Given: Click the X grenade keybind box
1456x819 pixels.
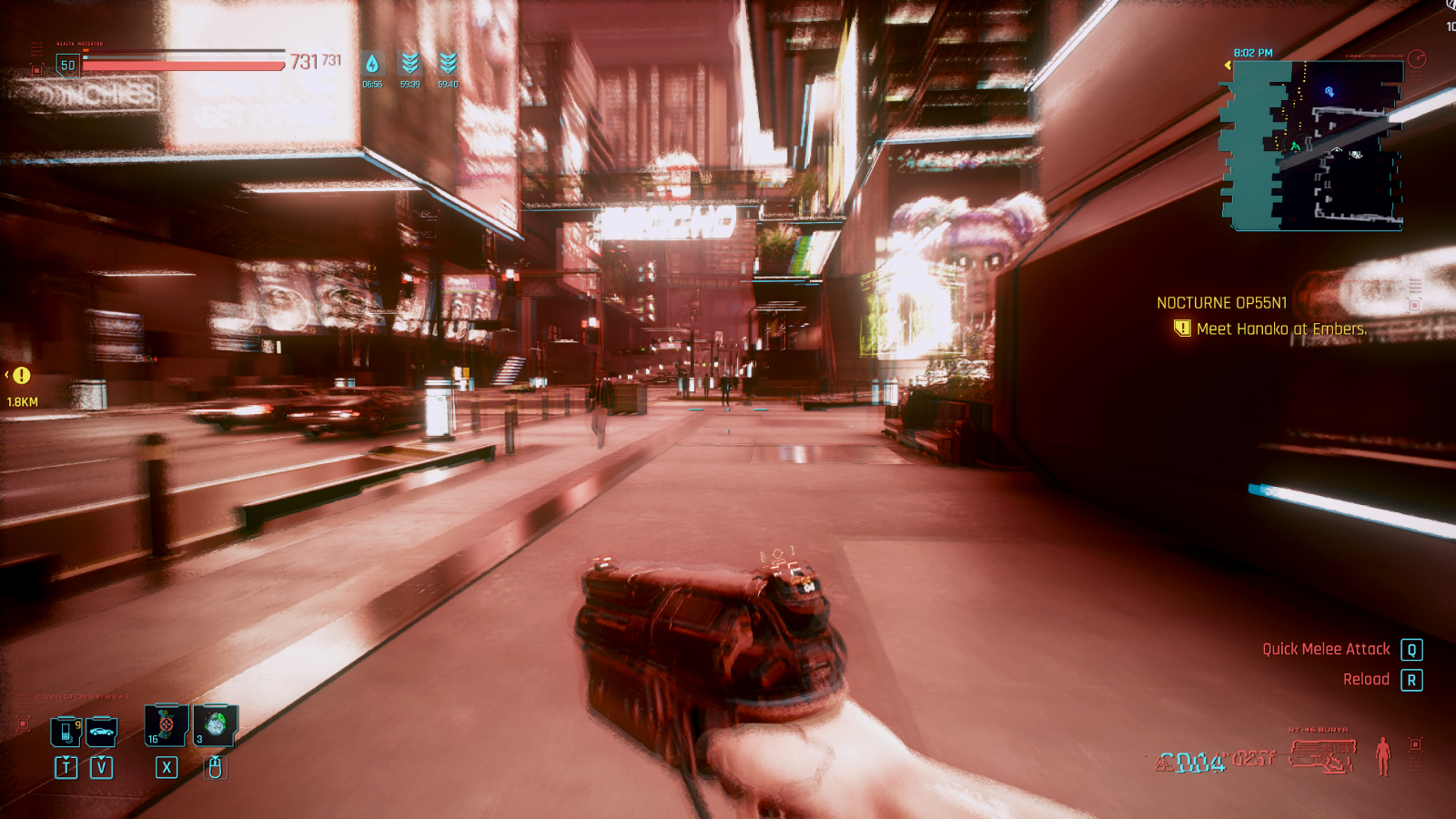Looking at the screenshot, I should pos(165,767).
